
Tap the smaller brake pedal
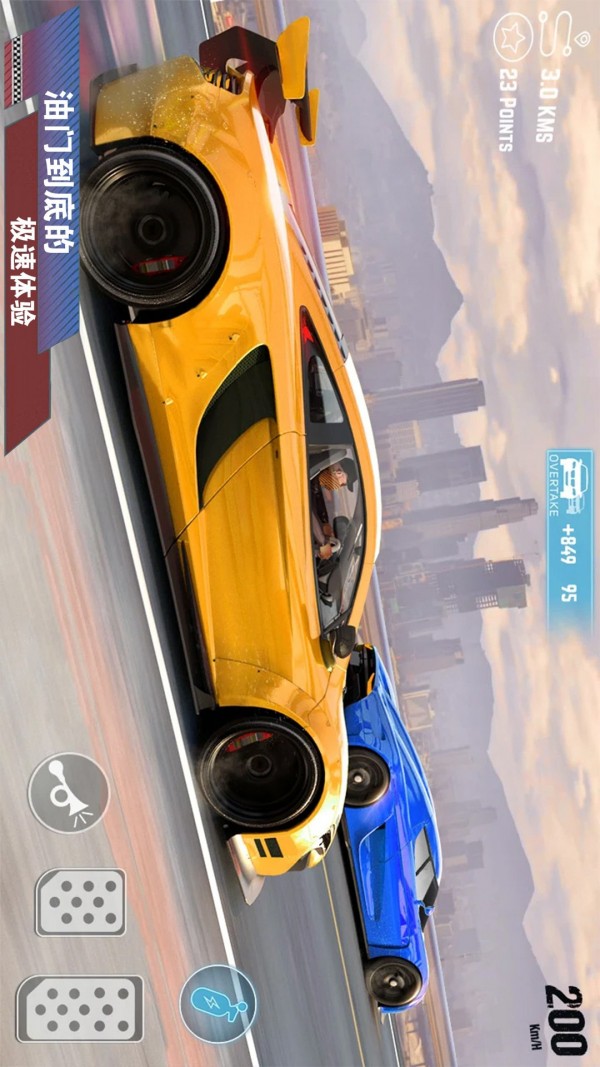(x=81, y=901)
